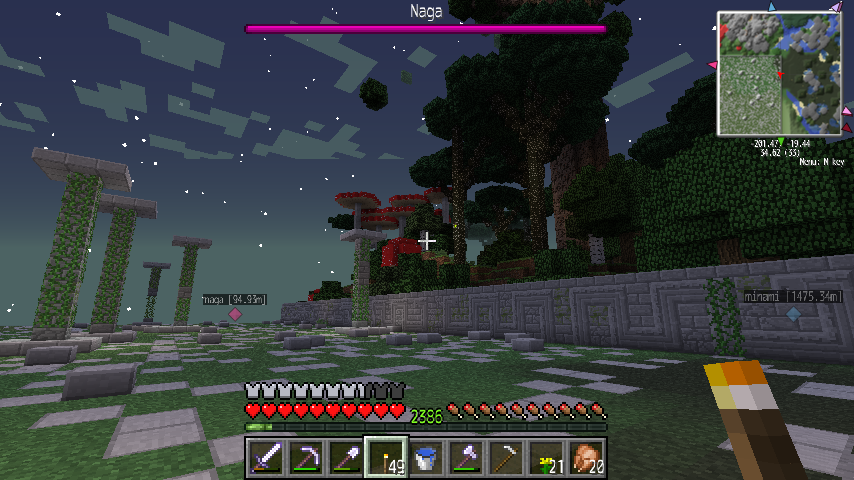This screenshot has height=480, width=854.
Task: Select the cooked food stack of 20
Action: point(586,457)
